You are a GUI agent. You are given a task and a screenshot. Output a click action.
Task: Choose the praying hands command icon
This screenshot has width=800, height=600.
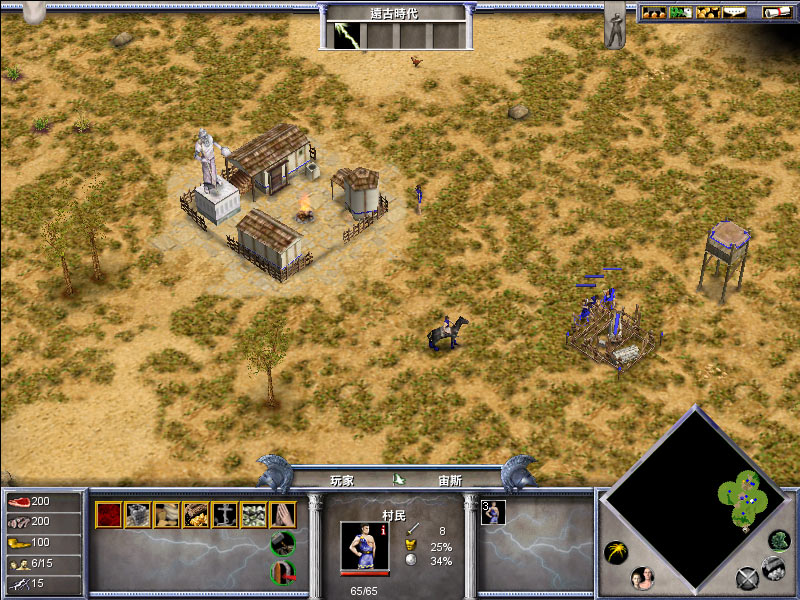point(282,514)
